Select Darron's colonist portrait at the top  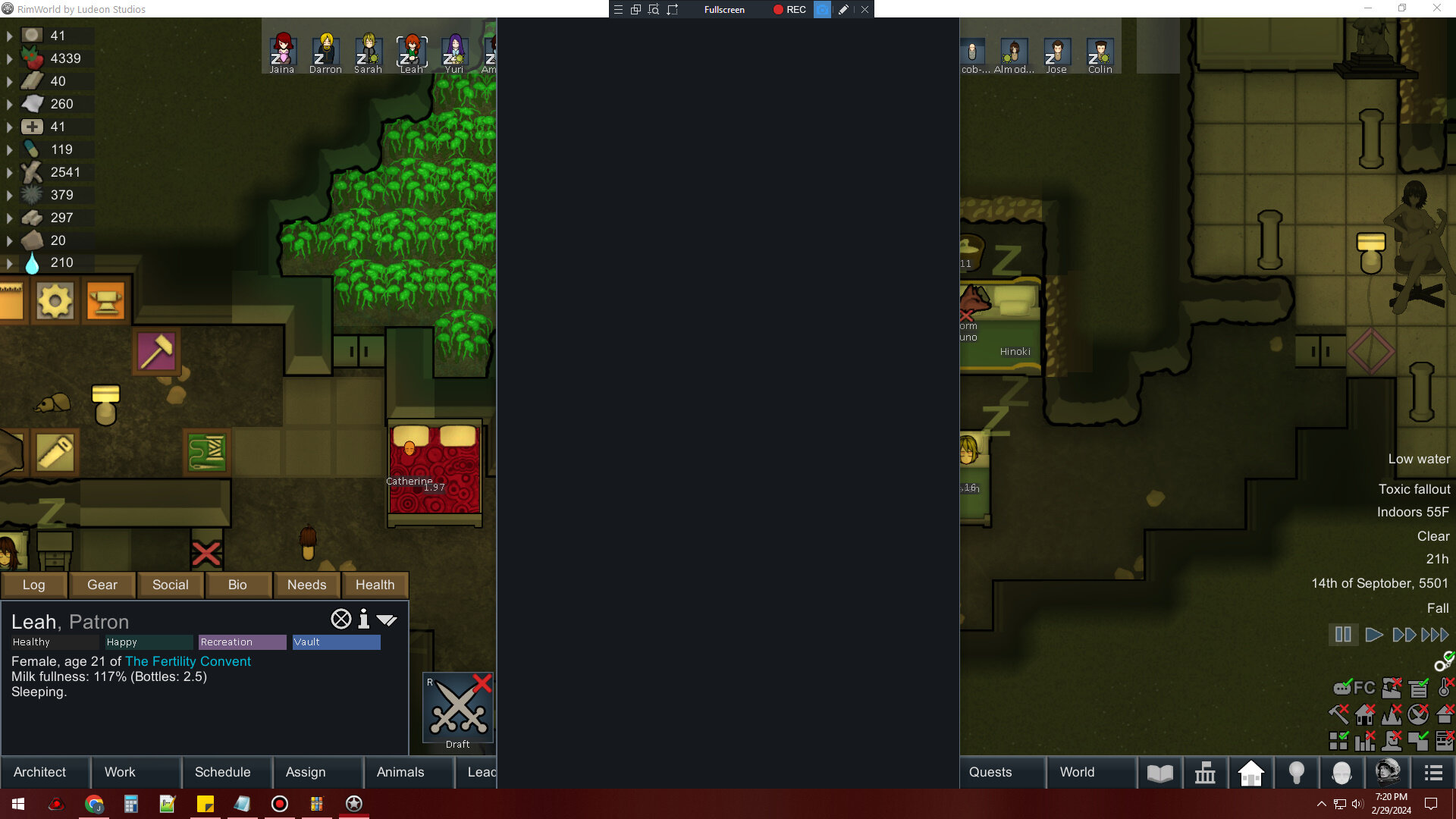coord(325,49)
